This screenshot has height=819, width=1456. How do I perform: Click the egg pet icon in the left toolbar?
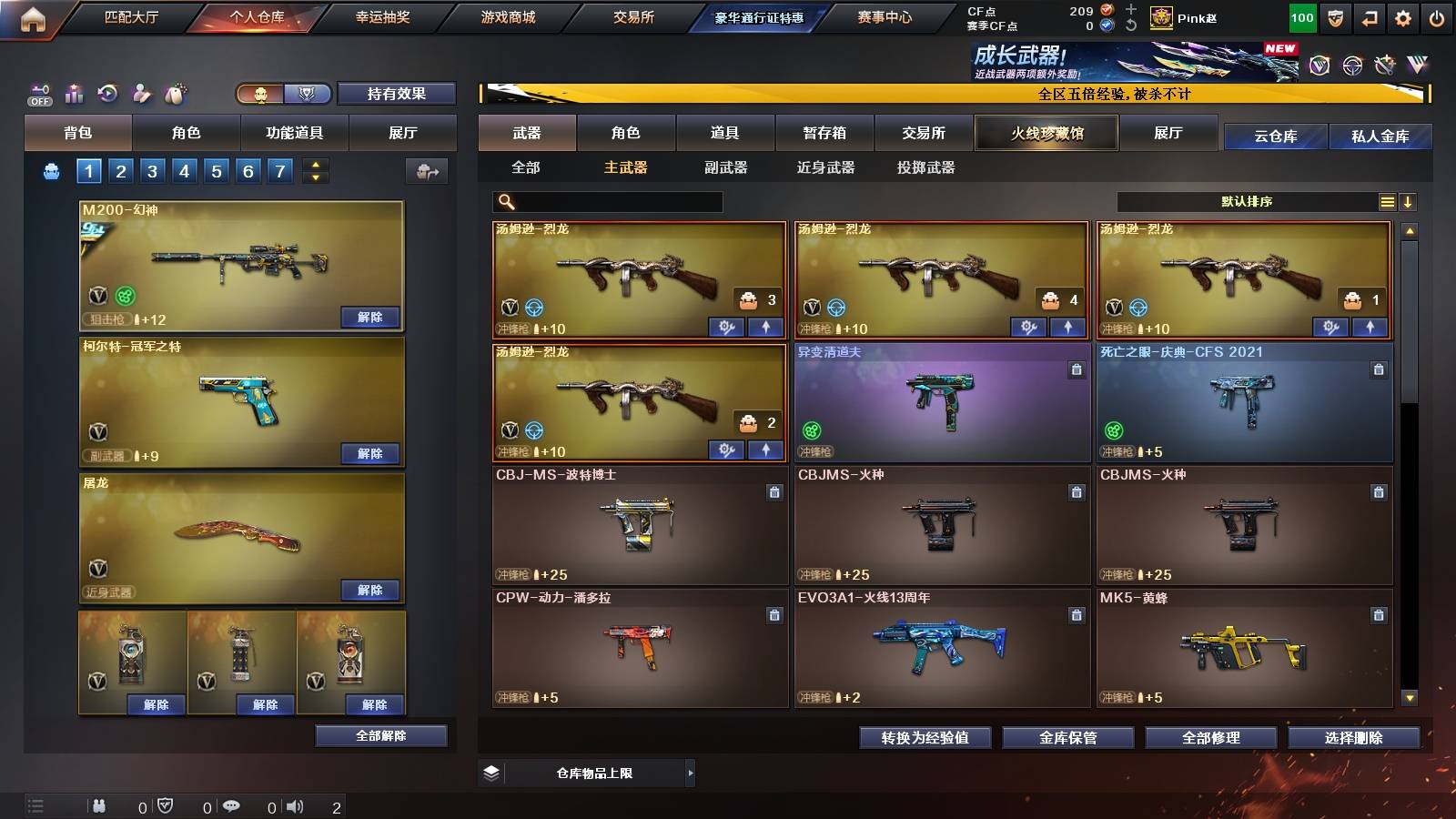(x=176, y=94)
